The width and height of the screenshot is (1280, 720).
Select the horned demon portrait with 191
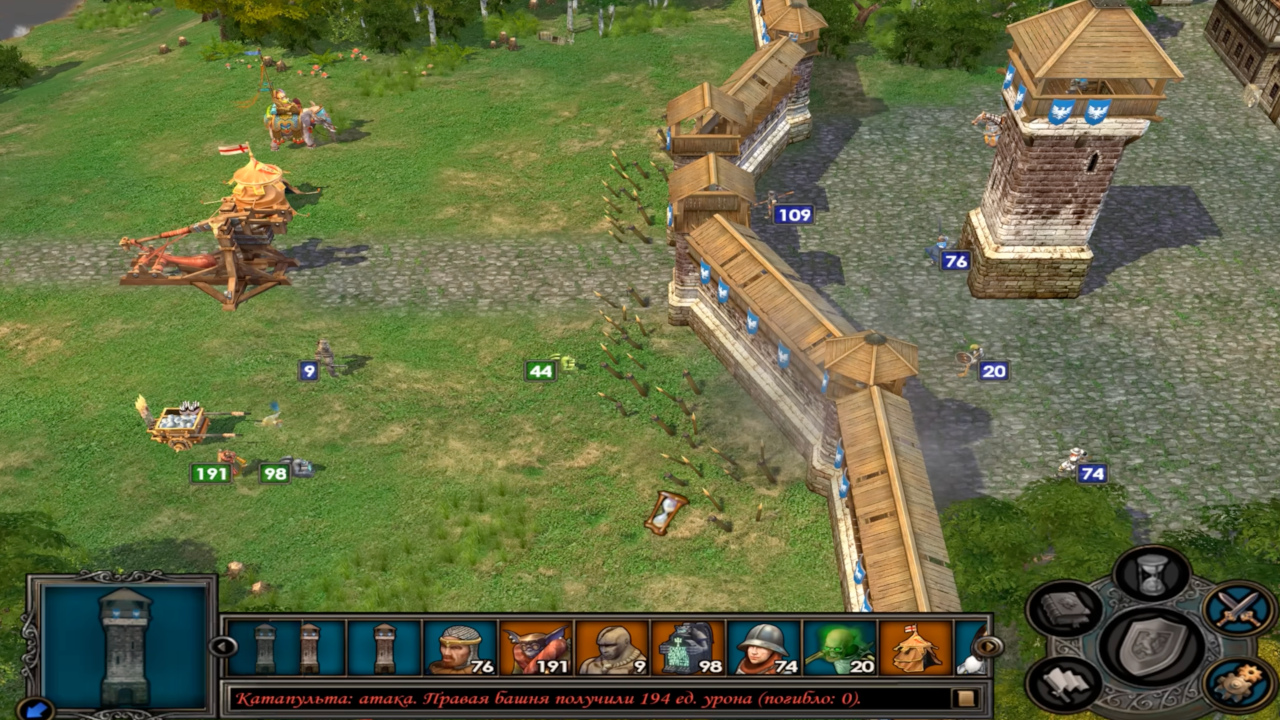click(x=536, y=647)
